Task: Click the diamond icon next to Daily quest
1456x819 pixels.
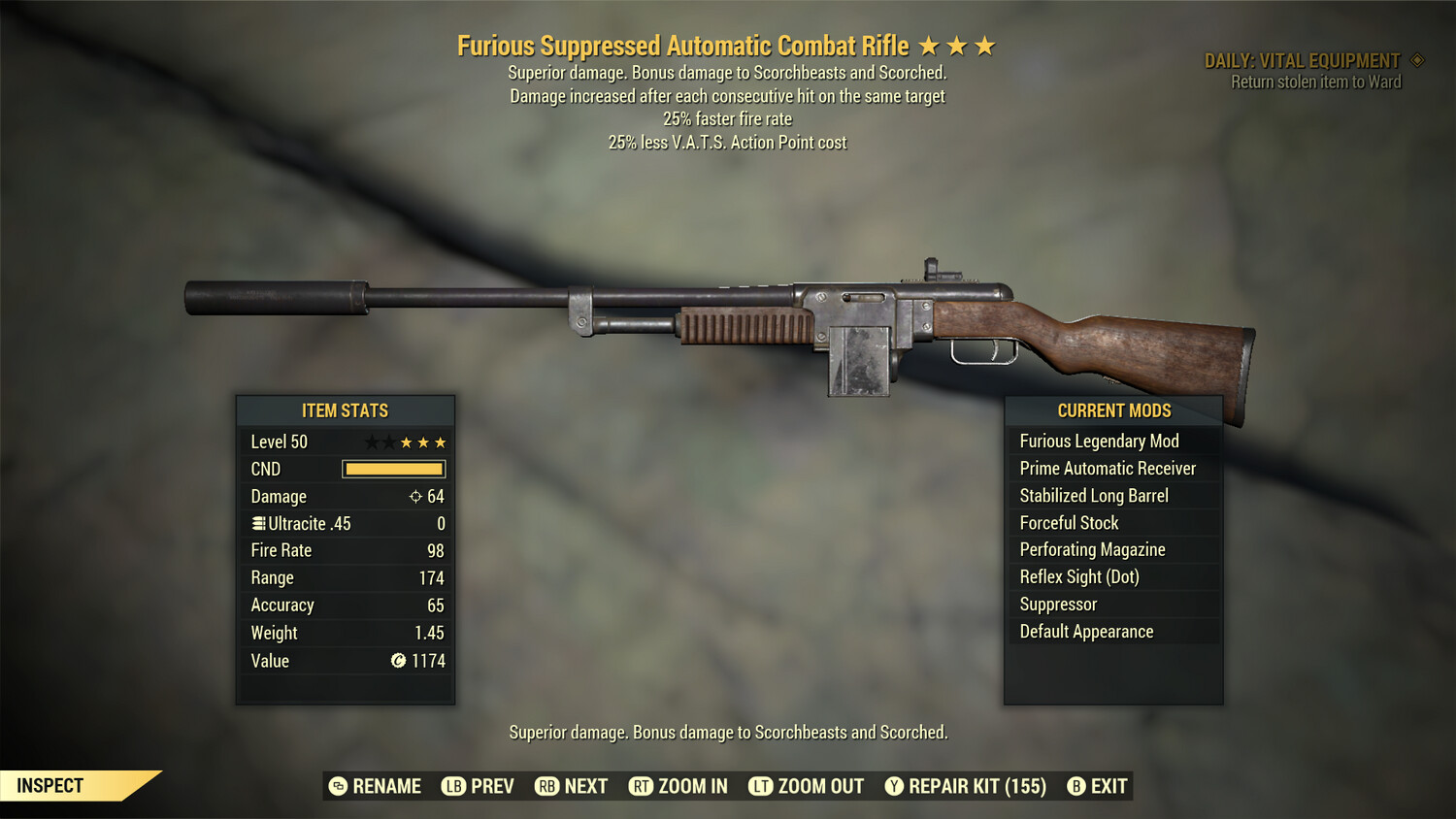Action: (x=1417, y=59)
